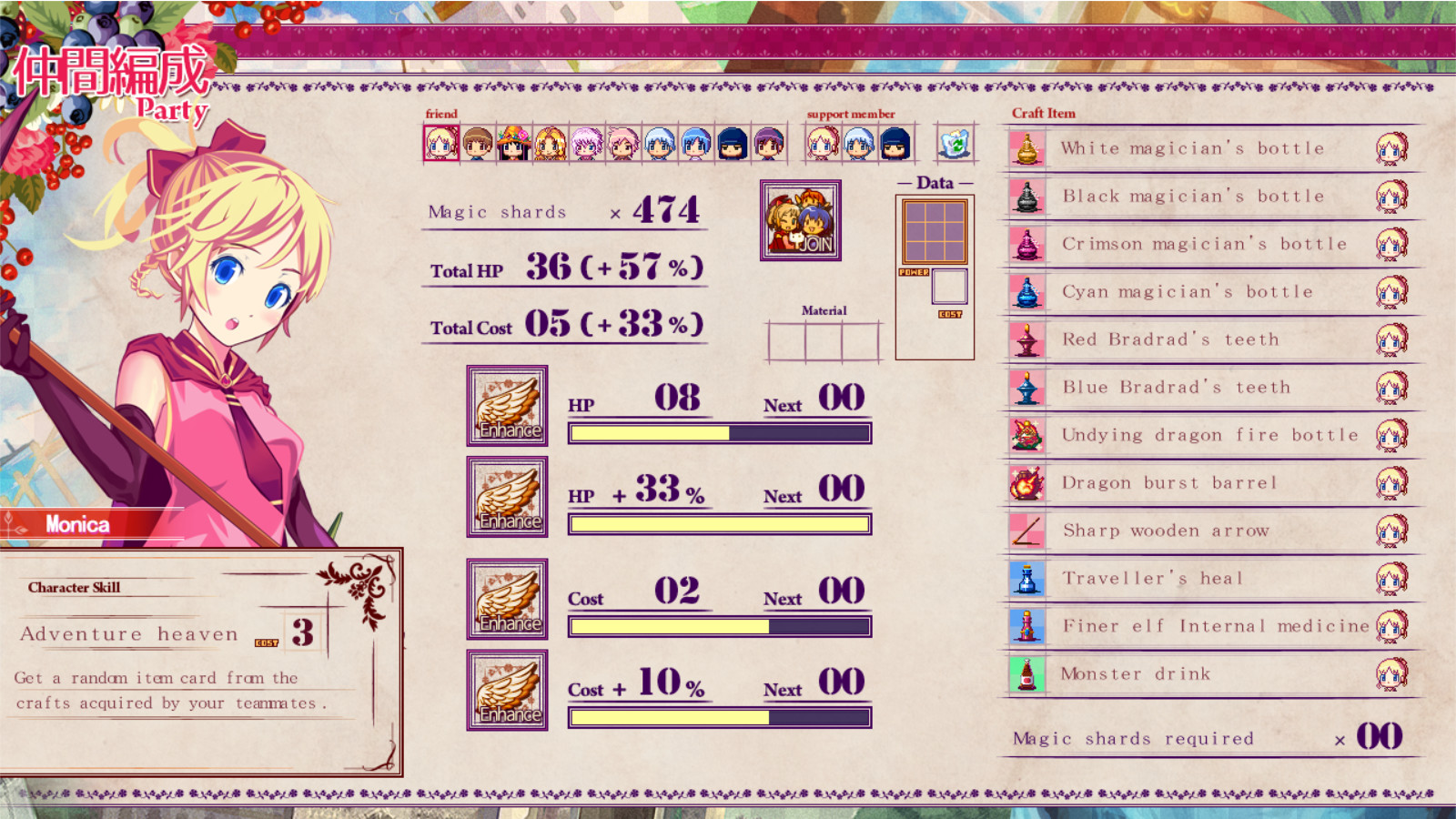This screenshot has width=1456, height=819.
Task: Click the Black magician's bottle icon
Action: coord(1028,196)
